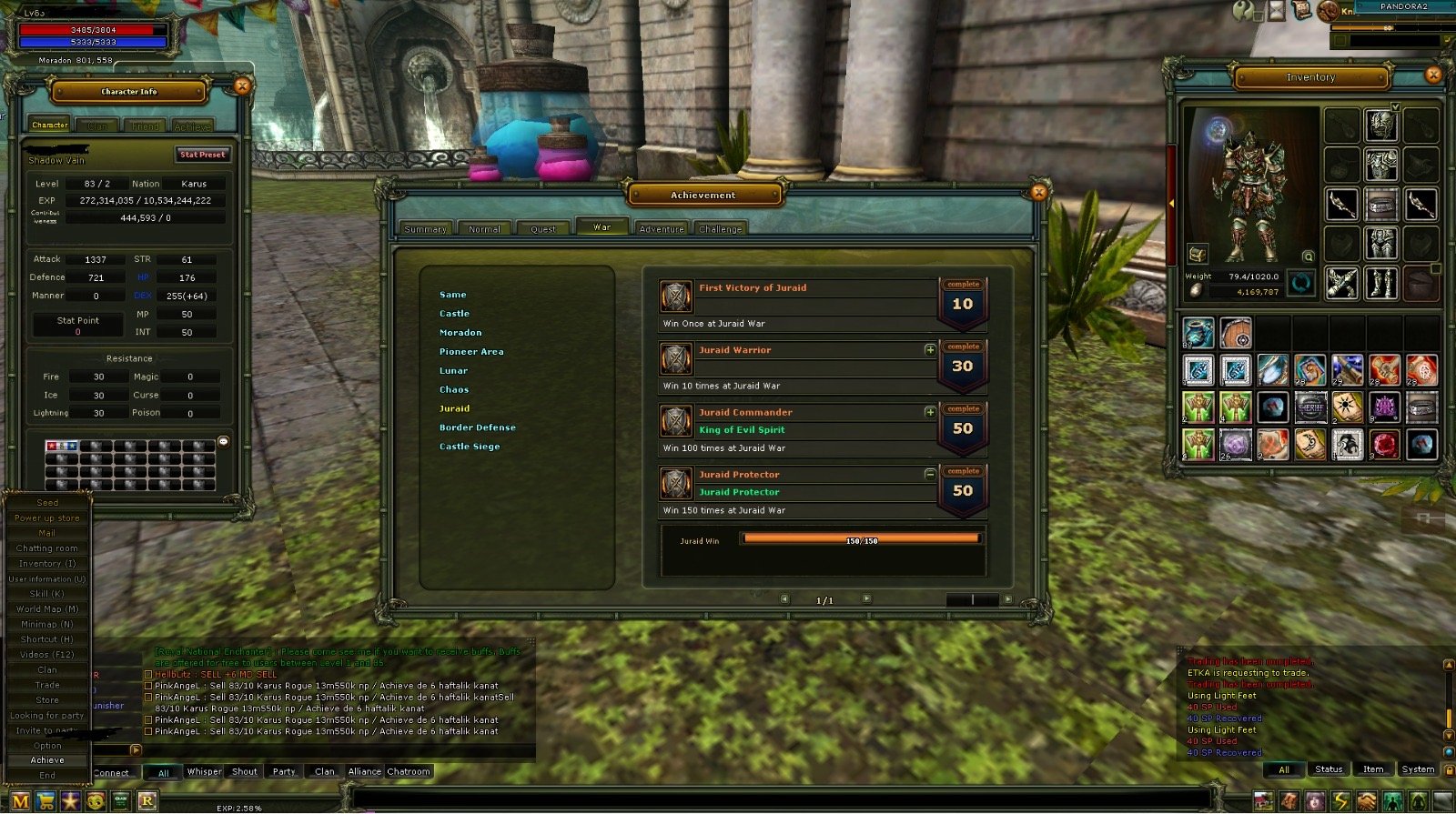Show the System log tab
1456x814 pixels.
(x=1417, y=769)
